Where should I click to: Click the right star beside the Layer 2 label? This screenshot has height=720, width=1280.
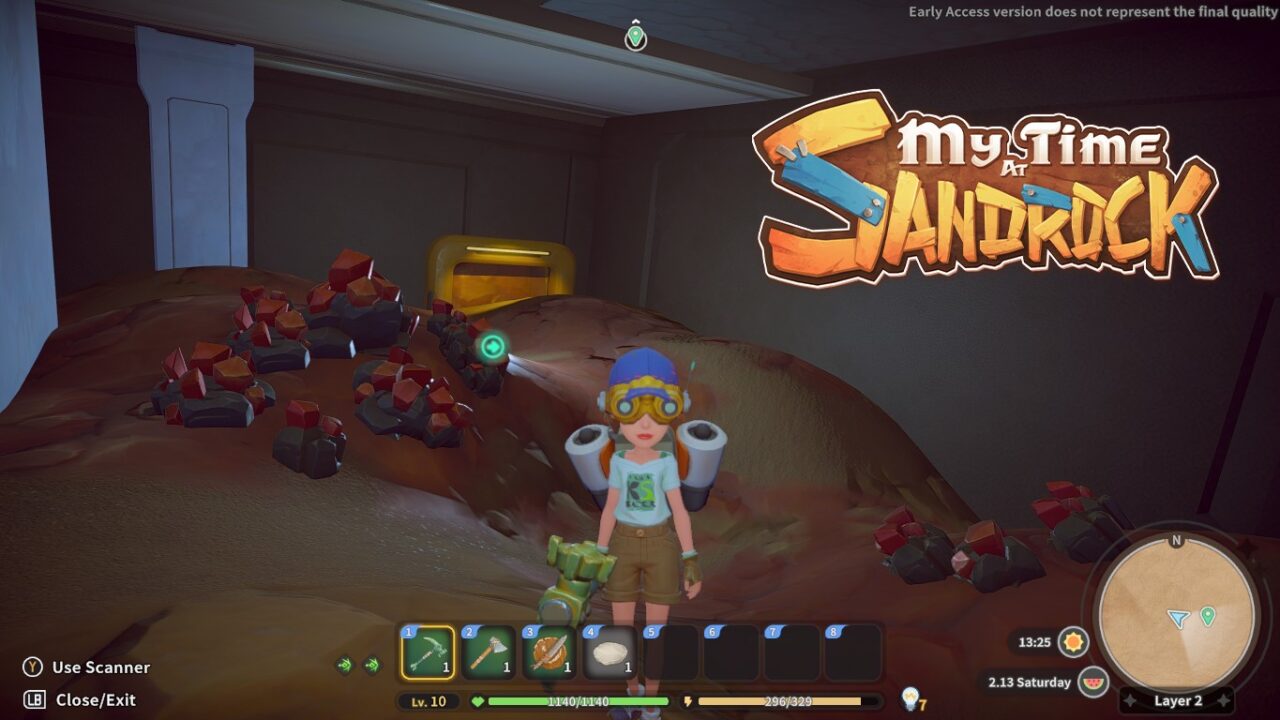(1222, 700)
